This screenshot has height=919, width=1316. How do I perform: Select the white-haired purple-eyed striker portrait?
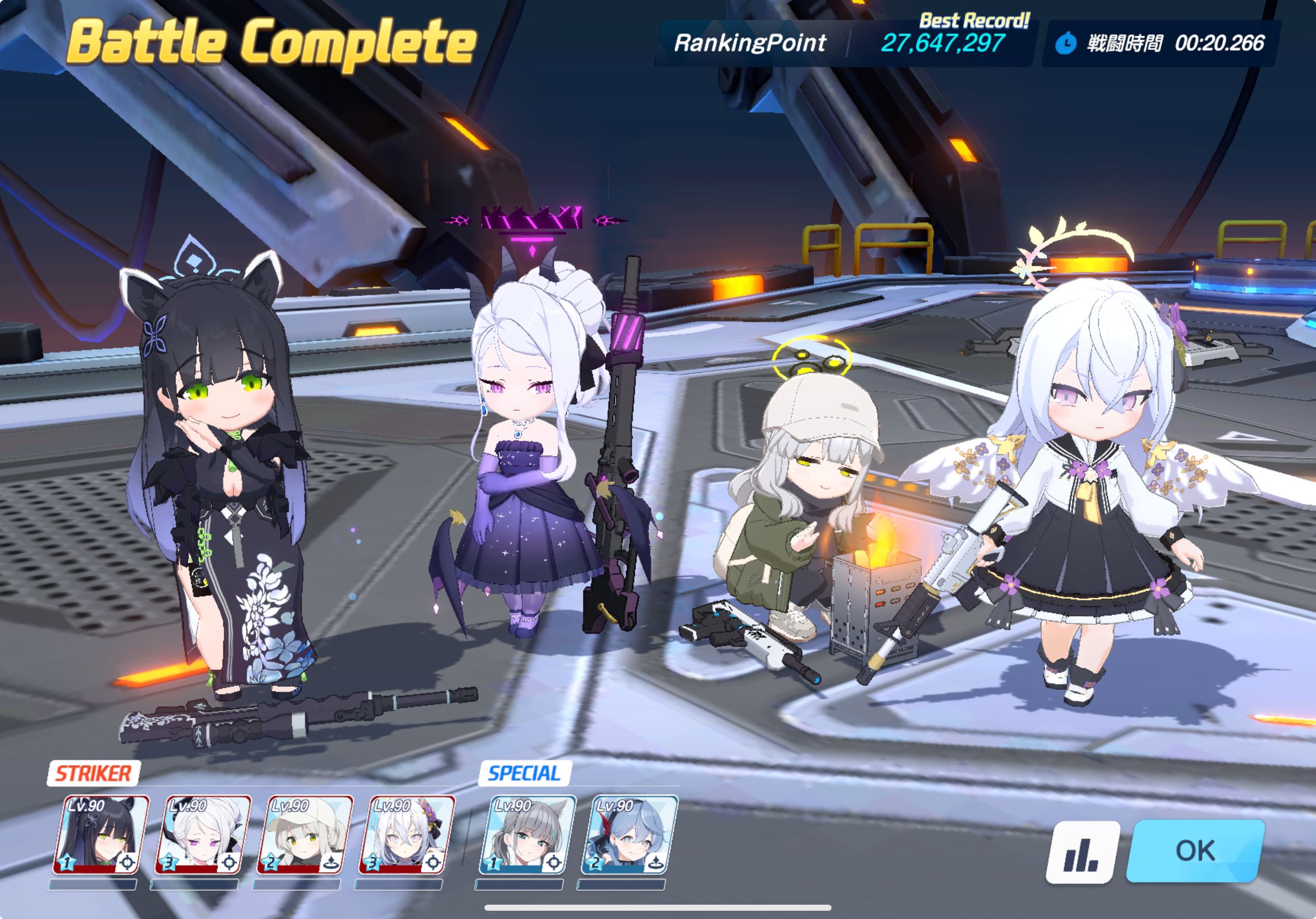click(x=202, y=835)
